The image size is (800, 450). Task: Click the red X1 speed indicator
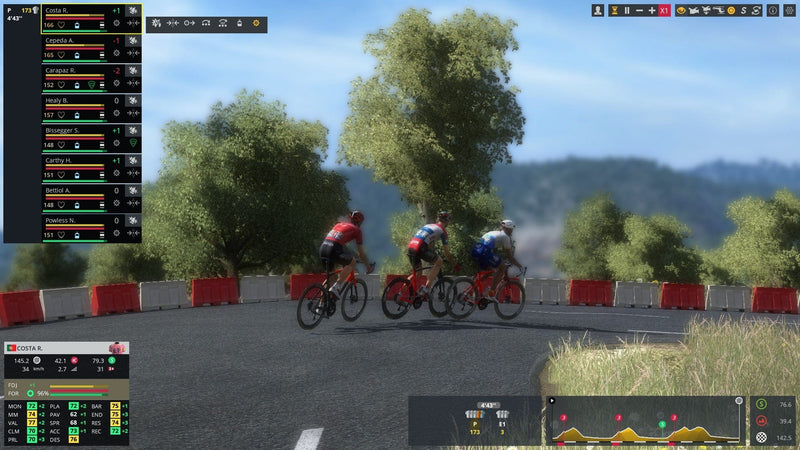click(x=665, y=10)
